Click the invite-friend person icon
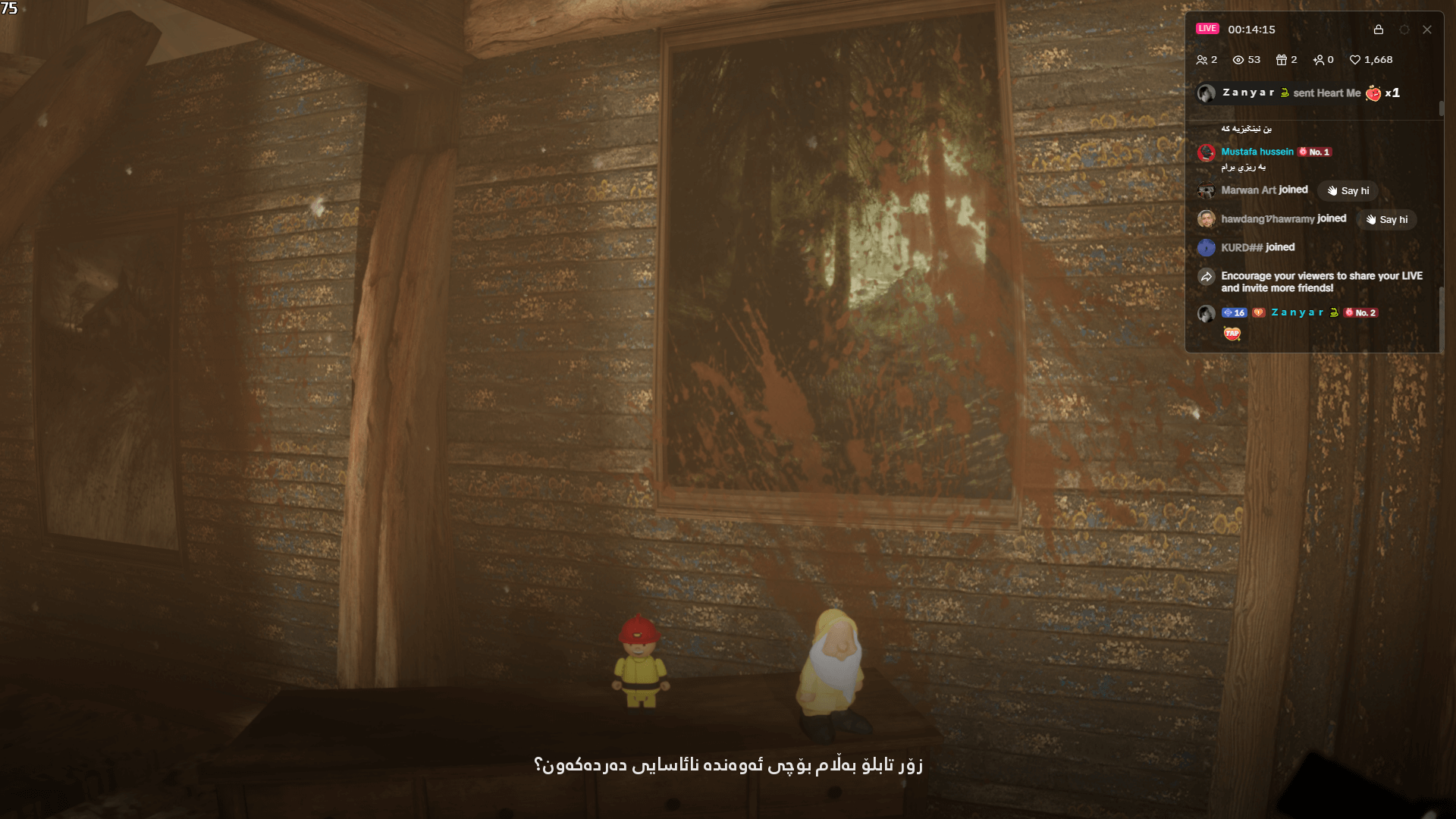Viewport: 1456px width, 819px height. pos(1319,59)
